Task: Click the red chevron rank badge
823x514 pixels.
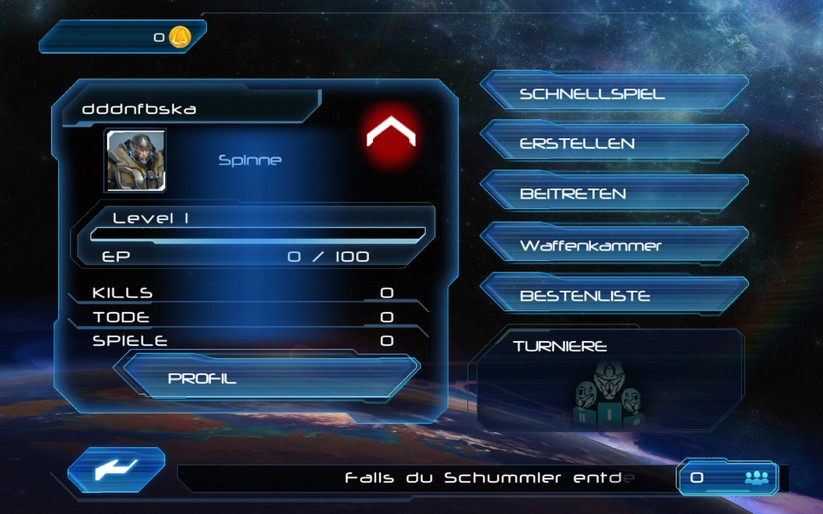Action: point(390,131)
